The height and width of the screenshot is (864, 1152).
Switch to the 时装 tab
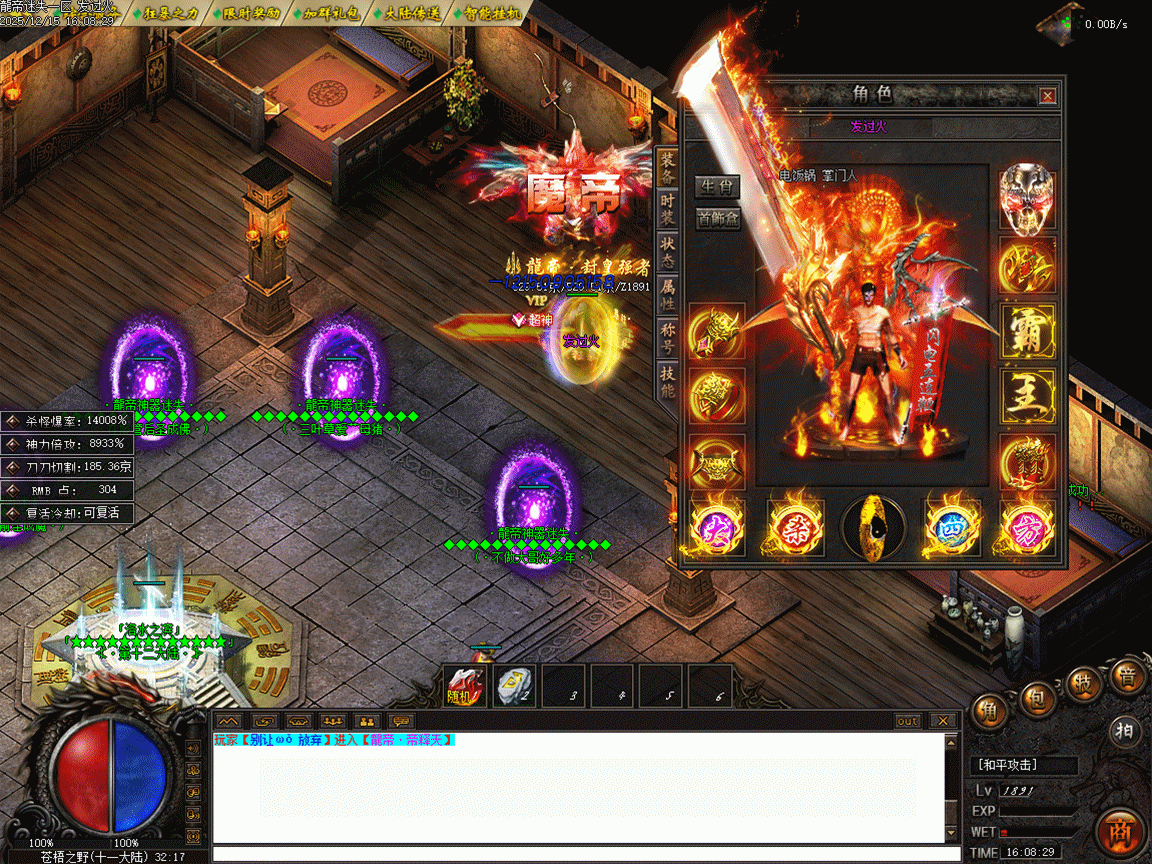point(668,208)
